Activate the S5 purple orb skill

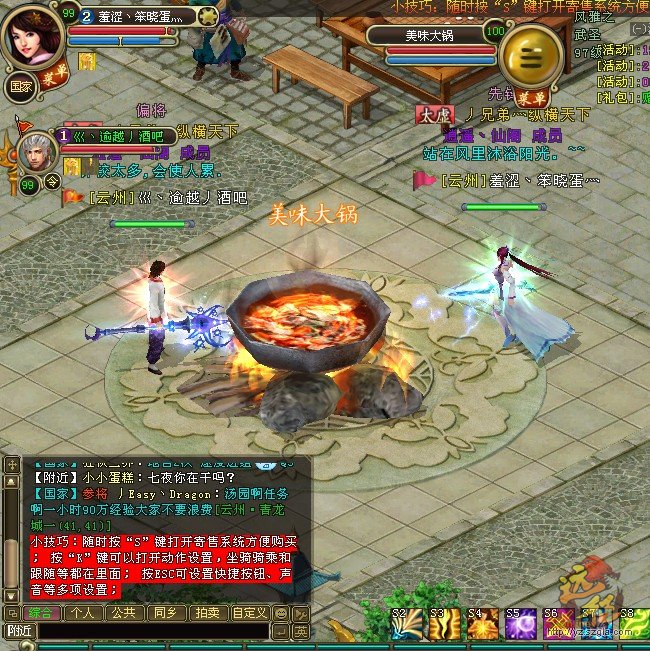point(520,626)
